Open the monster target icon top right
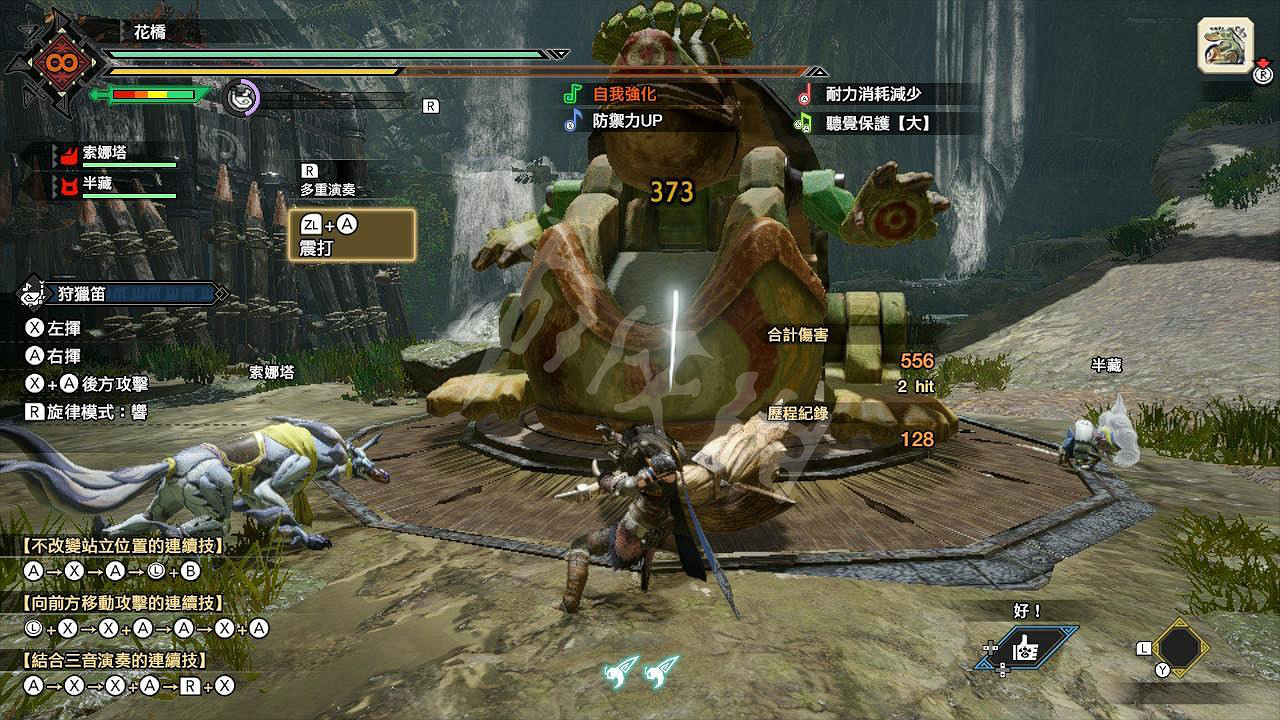 (x=1226, y=44)
